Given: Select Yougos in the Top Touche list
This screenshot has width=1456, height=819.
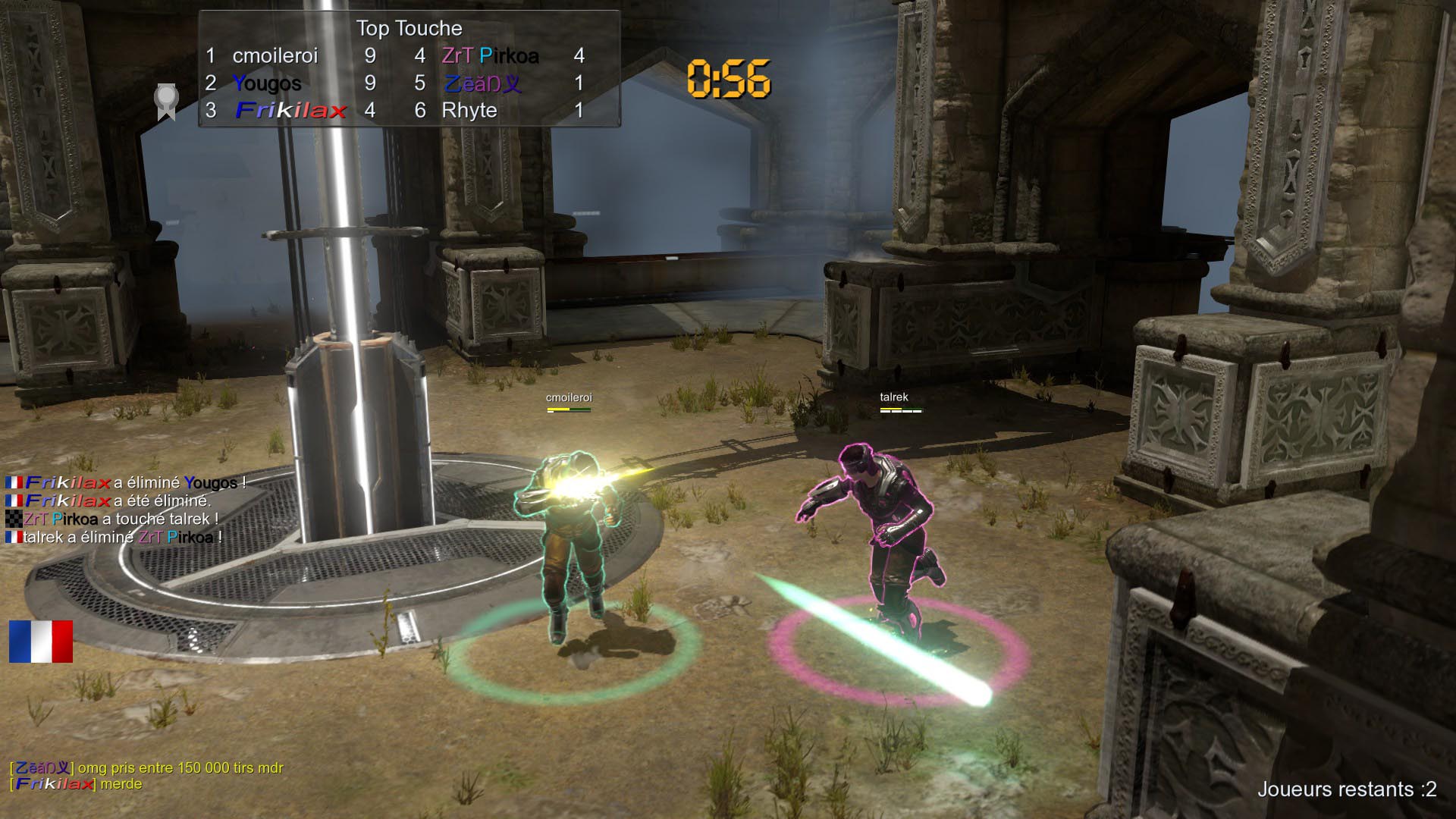Looking at the screenshot, I should pos(267,83).
